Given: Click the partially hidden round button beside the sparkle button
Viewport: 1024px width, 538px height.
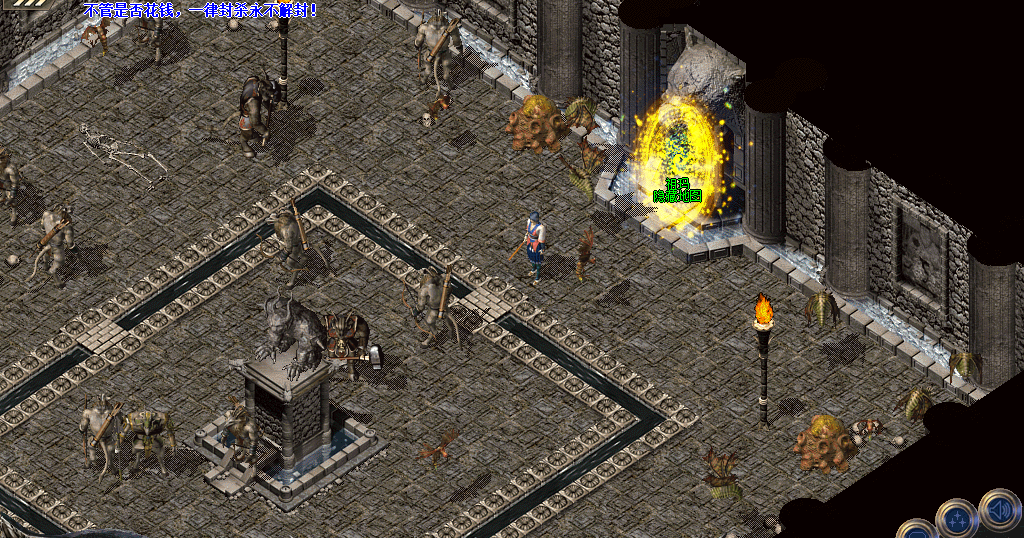Looking at the screenshot, I should (x=916, y=530).
